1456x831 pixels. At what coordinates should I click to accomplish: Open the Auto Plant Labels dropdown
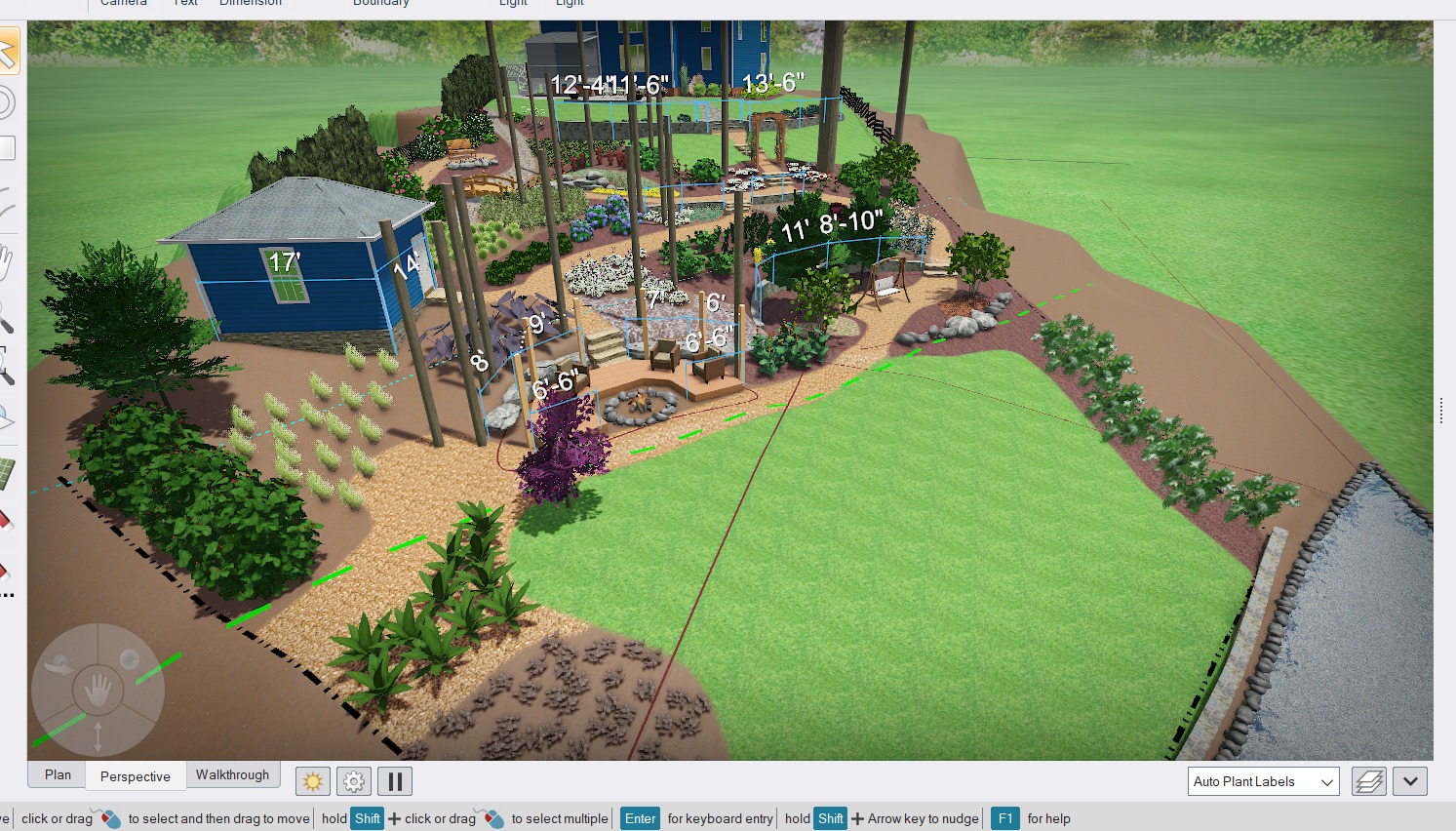(1263, 781)
